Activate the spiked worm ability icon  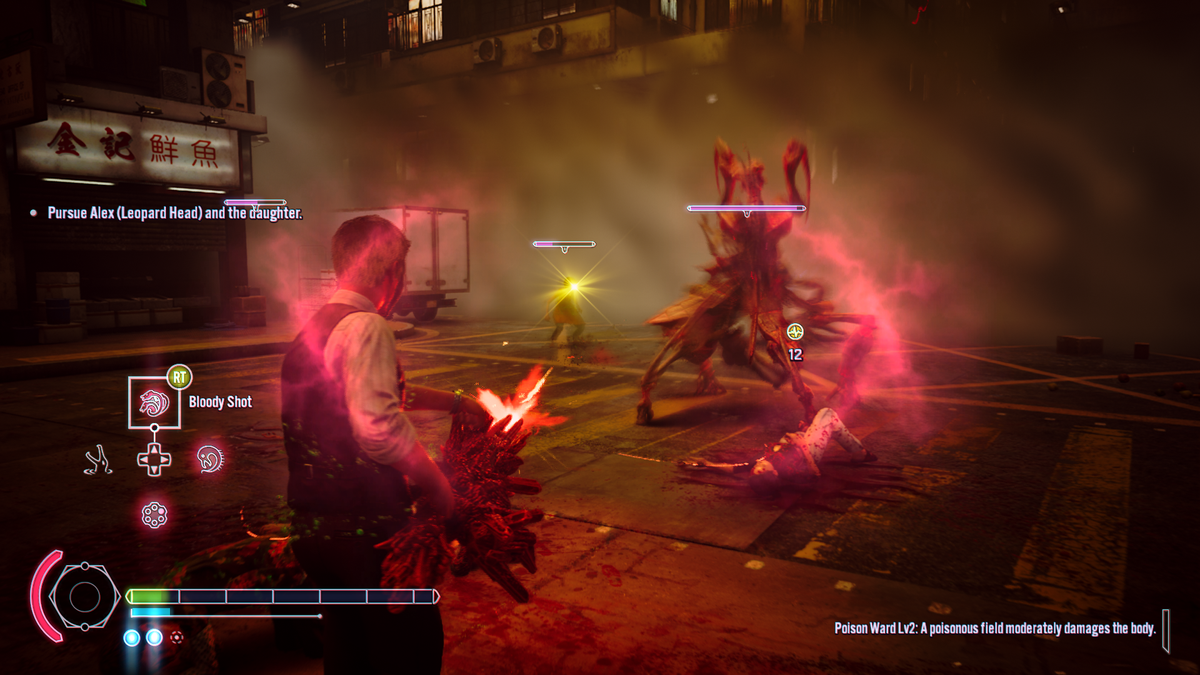[210, 459]
